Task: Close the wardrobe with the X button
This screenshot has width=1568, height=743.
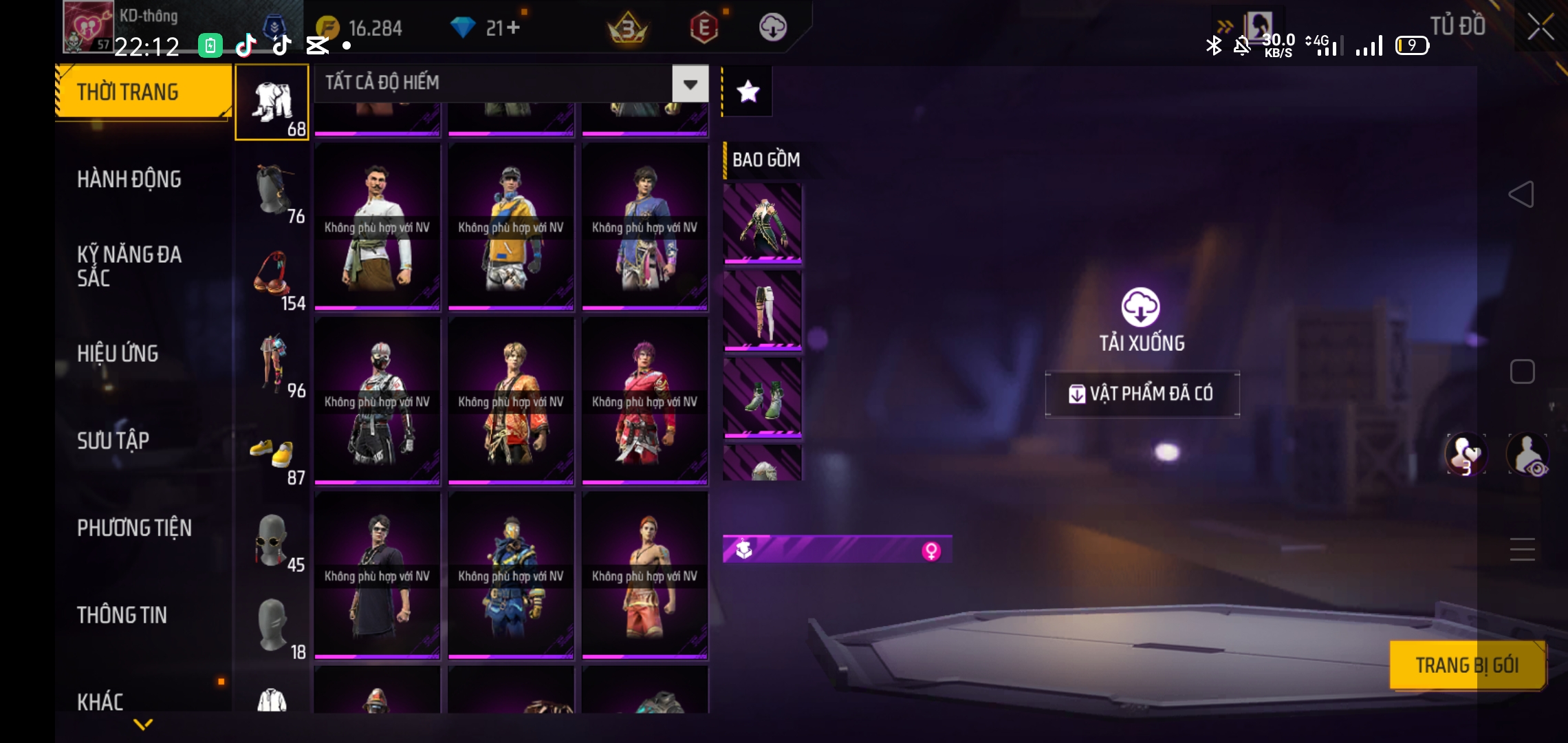Action: [x=1540, y=28]
